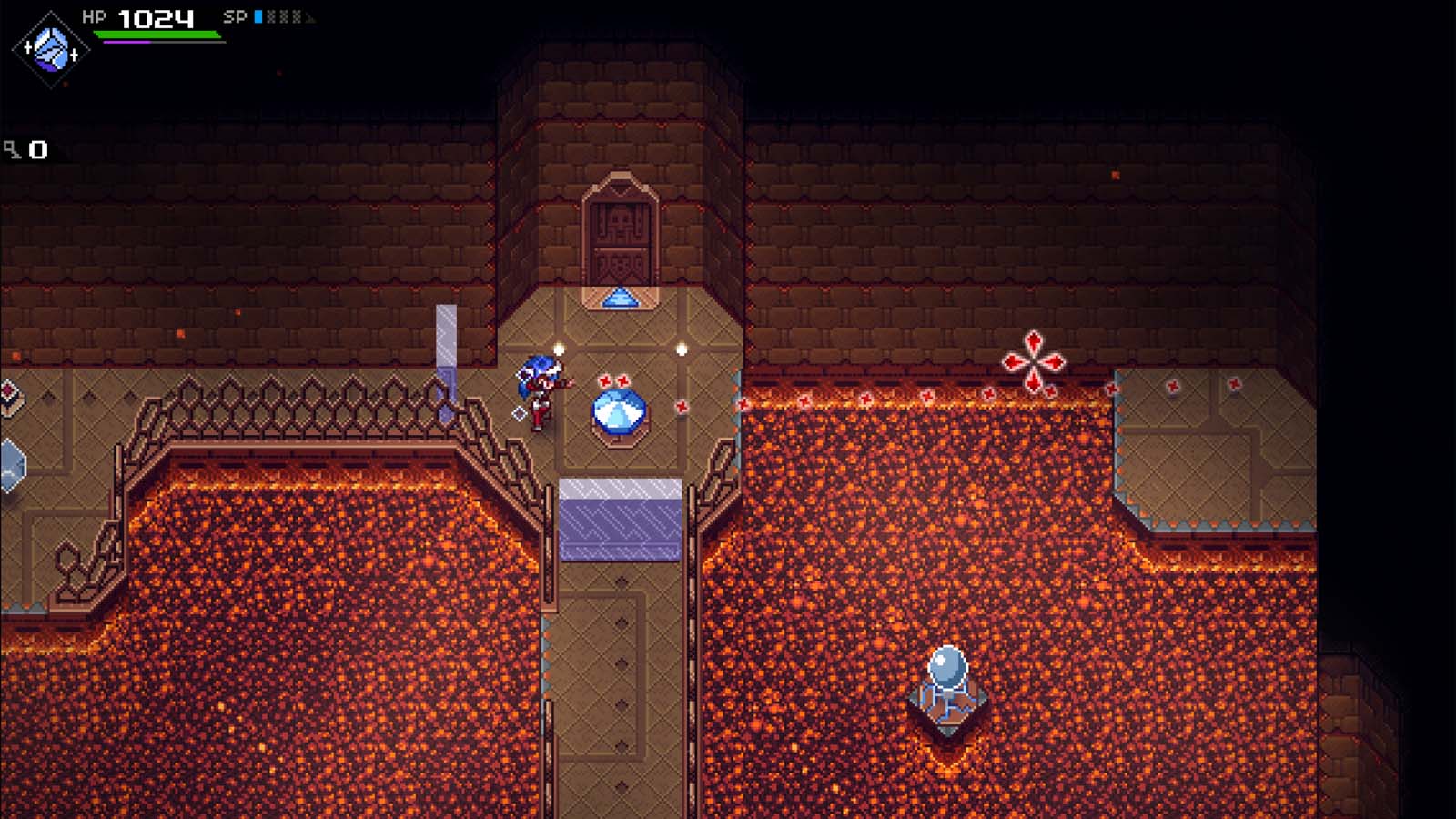The height and width of the screenshot is (819, 1456).
Task: Click the purple experience bar under the health bar
Action: (127, 41)
